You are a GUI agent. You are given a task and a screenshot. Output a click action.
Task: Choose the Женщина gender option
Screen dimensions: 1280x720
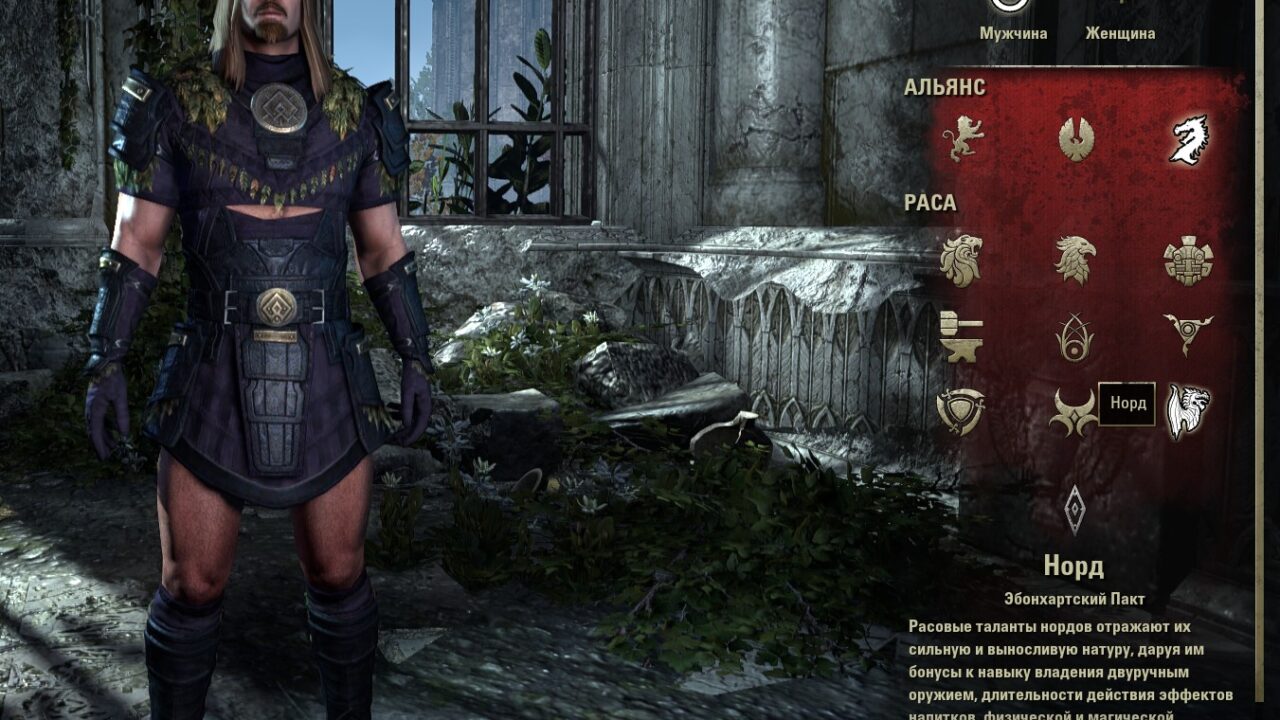1120,33
